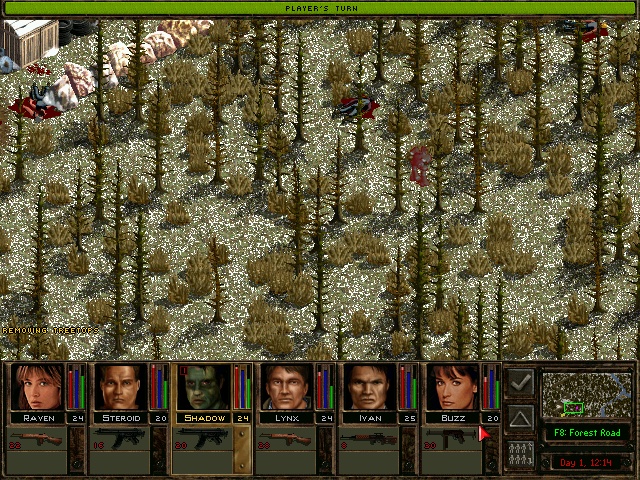Pick Ivan's portrait
Image resolution: width=640 pixels, height=480 pixels.
tap(370, 387)
